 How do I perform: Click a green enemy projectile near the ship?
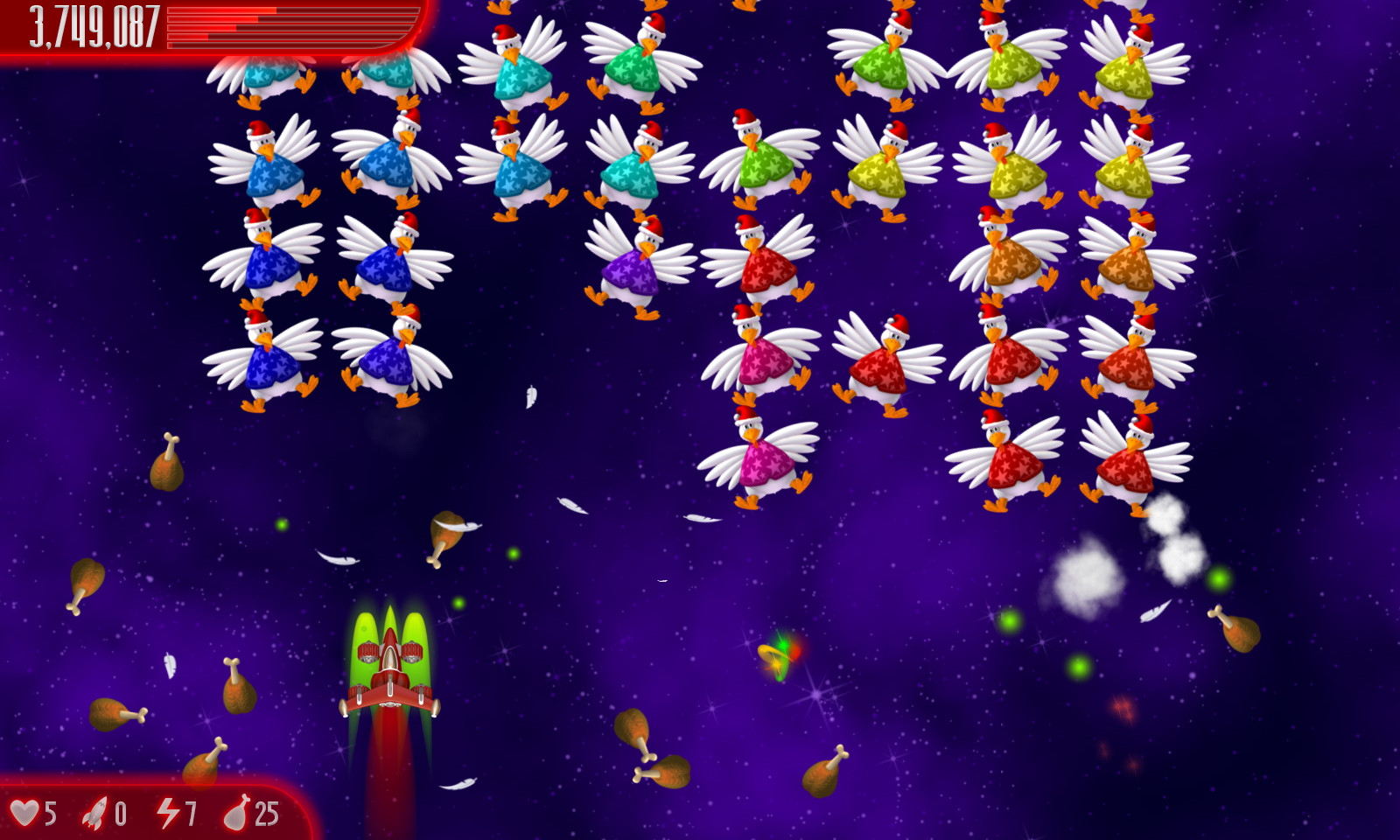coord(459,605)
